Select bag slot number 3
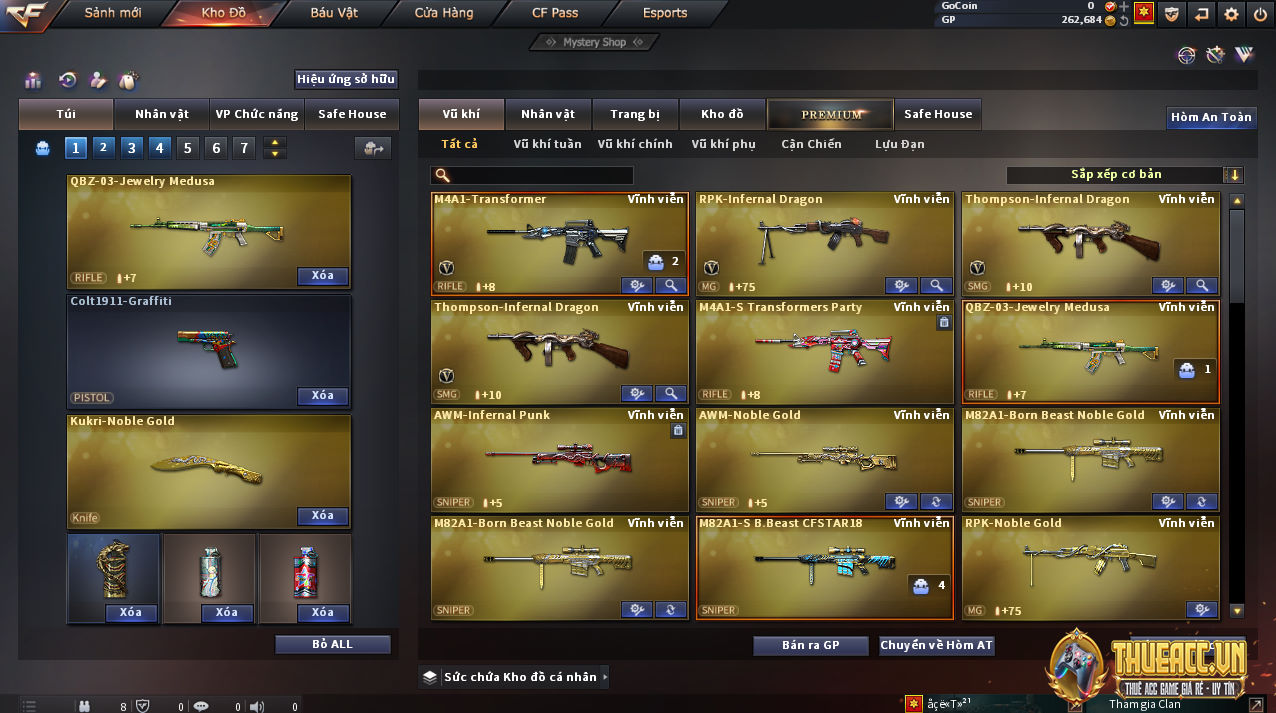 pos(132,148)
